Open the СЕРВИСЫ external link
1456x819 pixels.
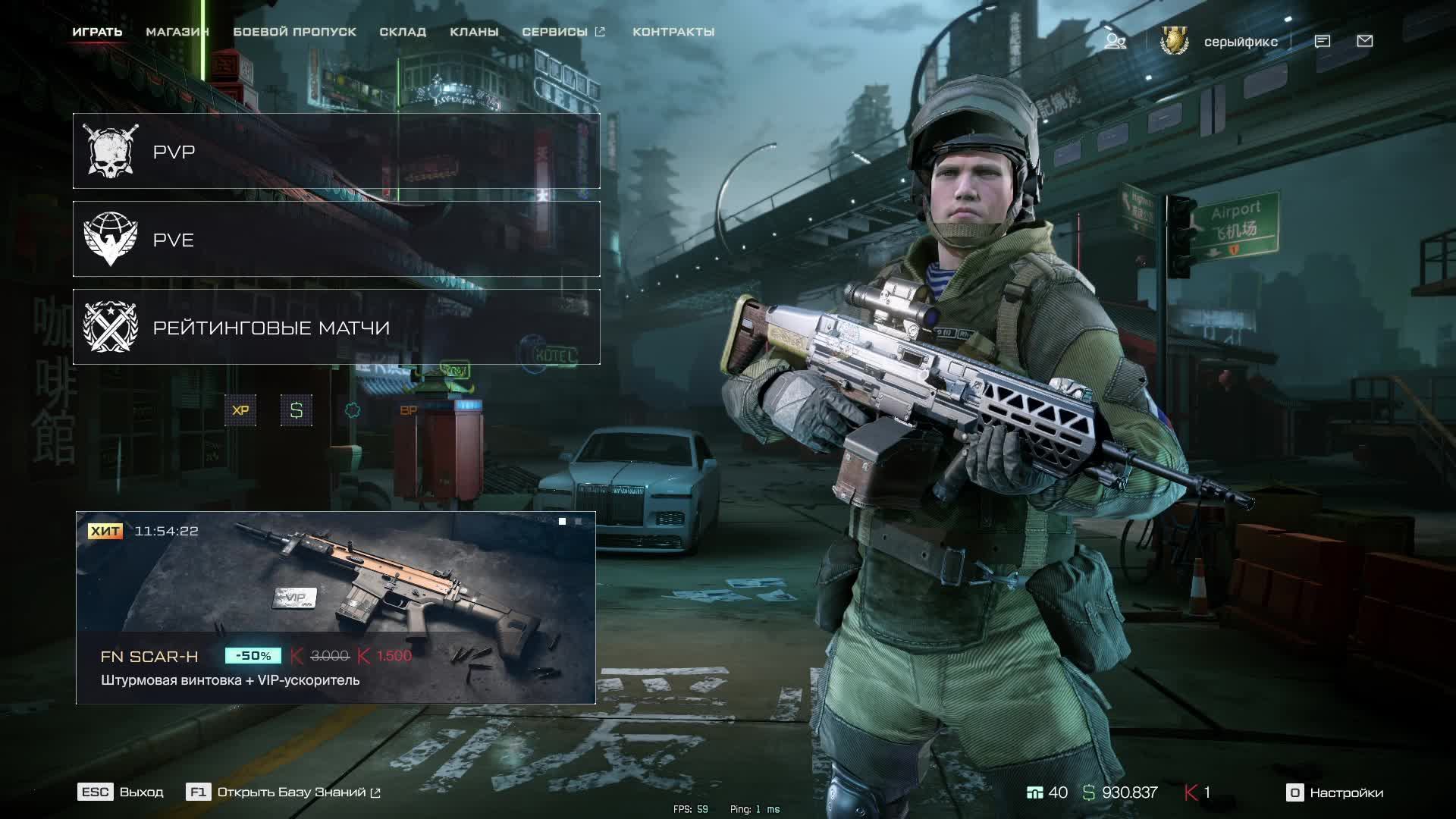click(x=563, y=32)
